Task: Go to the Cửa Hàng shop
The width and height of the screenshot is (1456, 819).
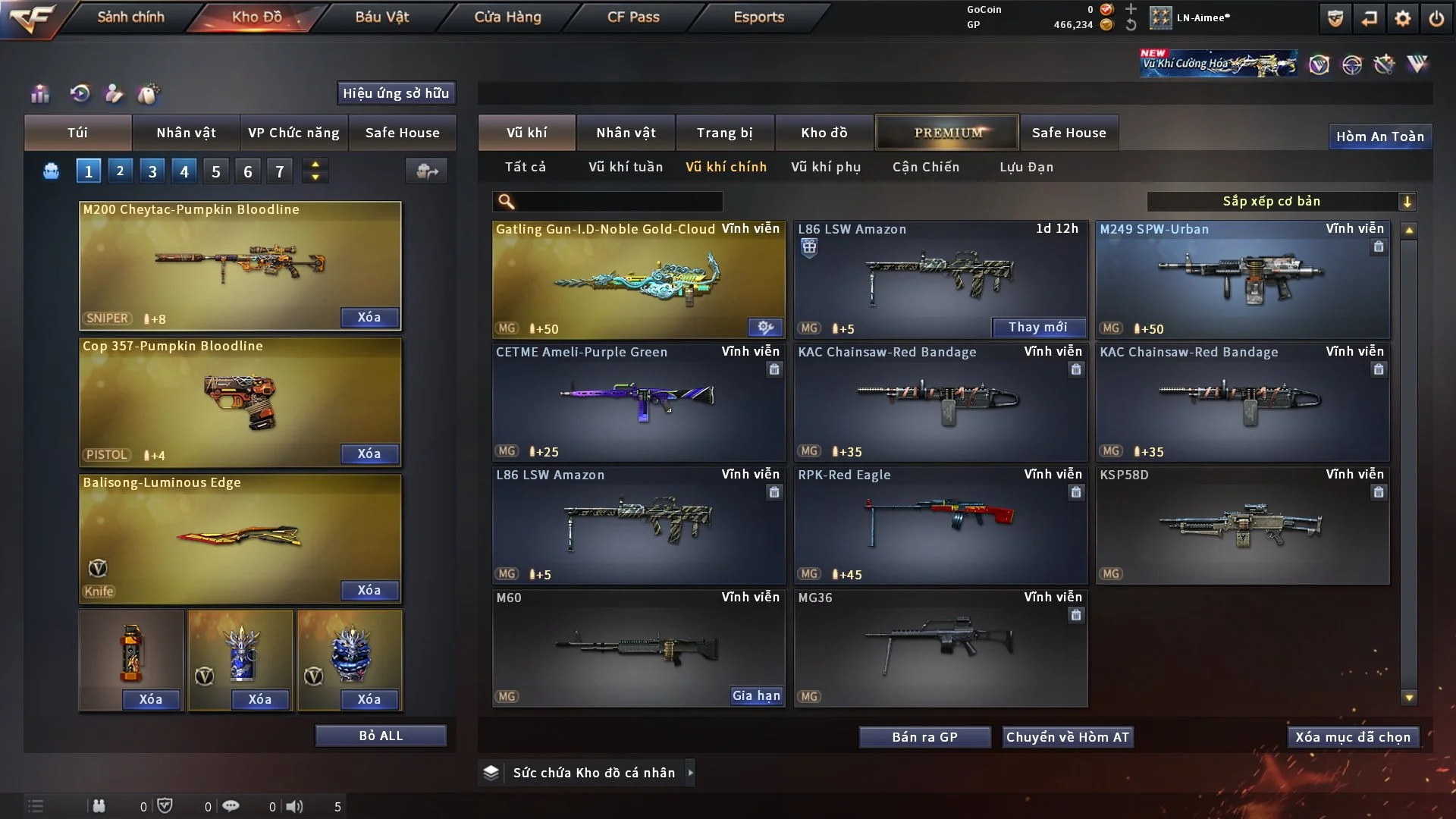Action: [507, 17]
